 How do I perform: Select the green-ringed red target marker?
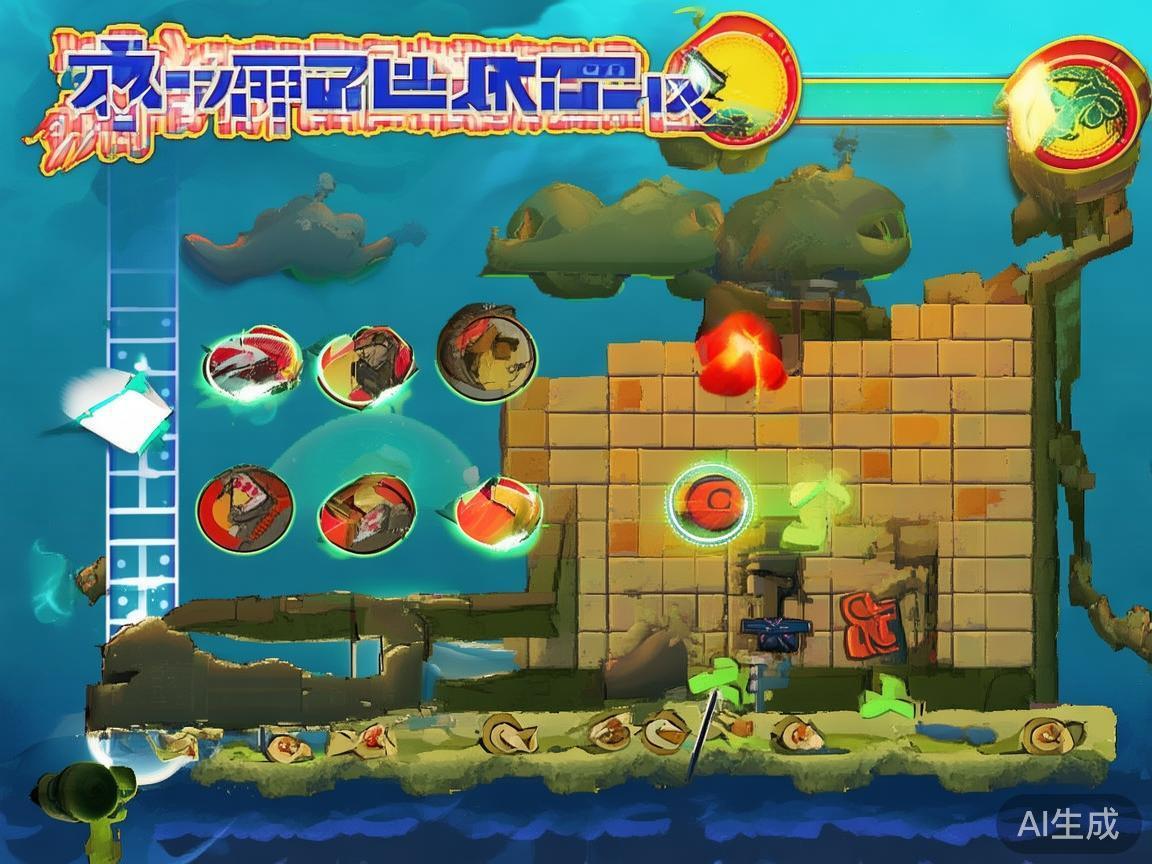(710, 499)
